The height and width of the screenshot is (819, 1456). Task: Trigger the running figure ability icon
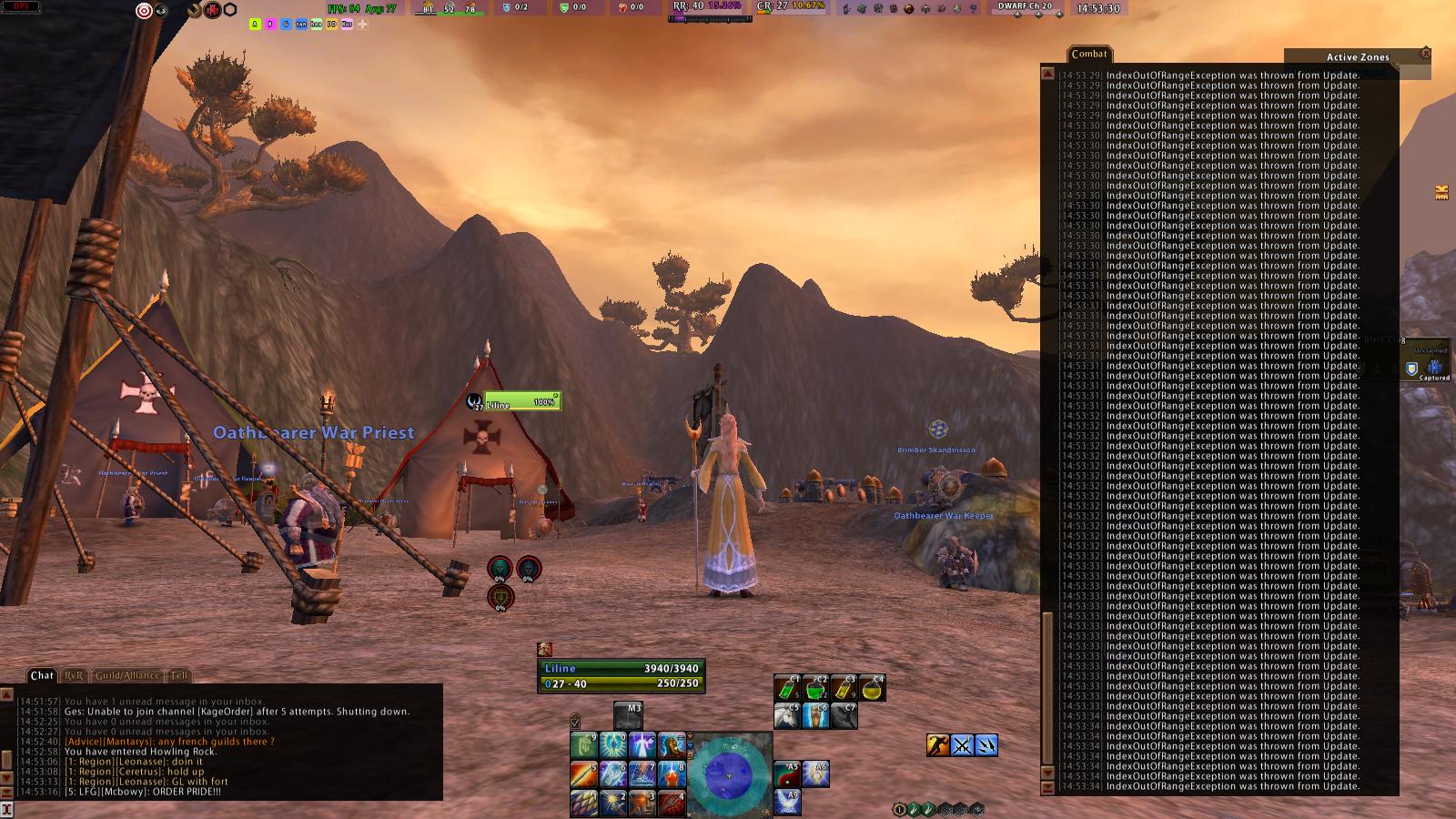(938, 745)
